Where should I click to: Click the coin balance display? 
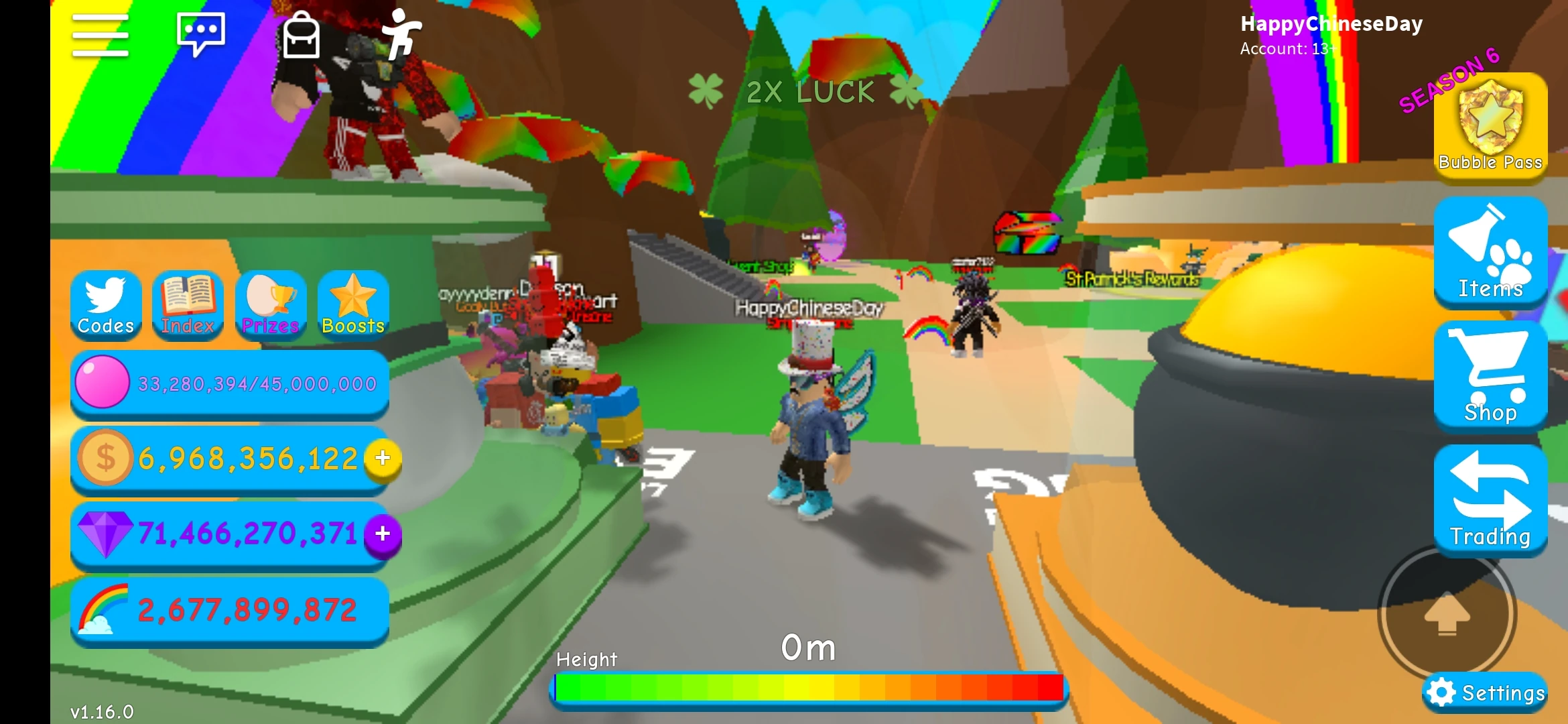[228, 459]
